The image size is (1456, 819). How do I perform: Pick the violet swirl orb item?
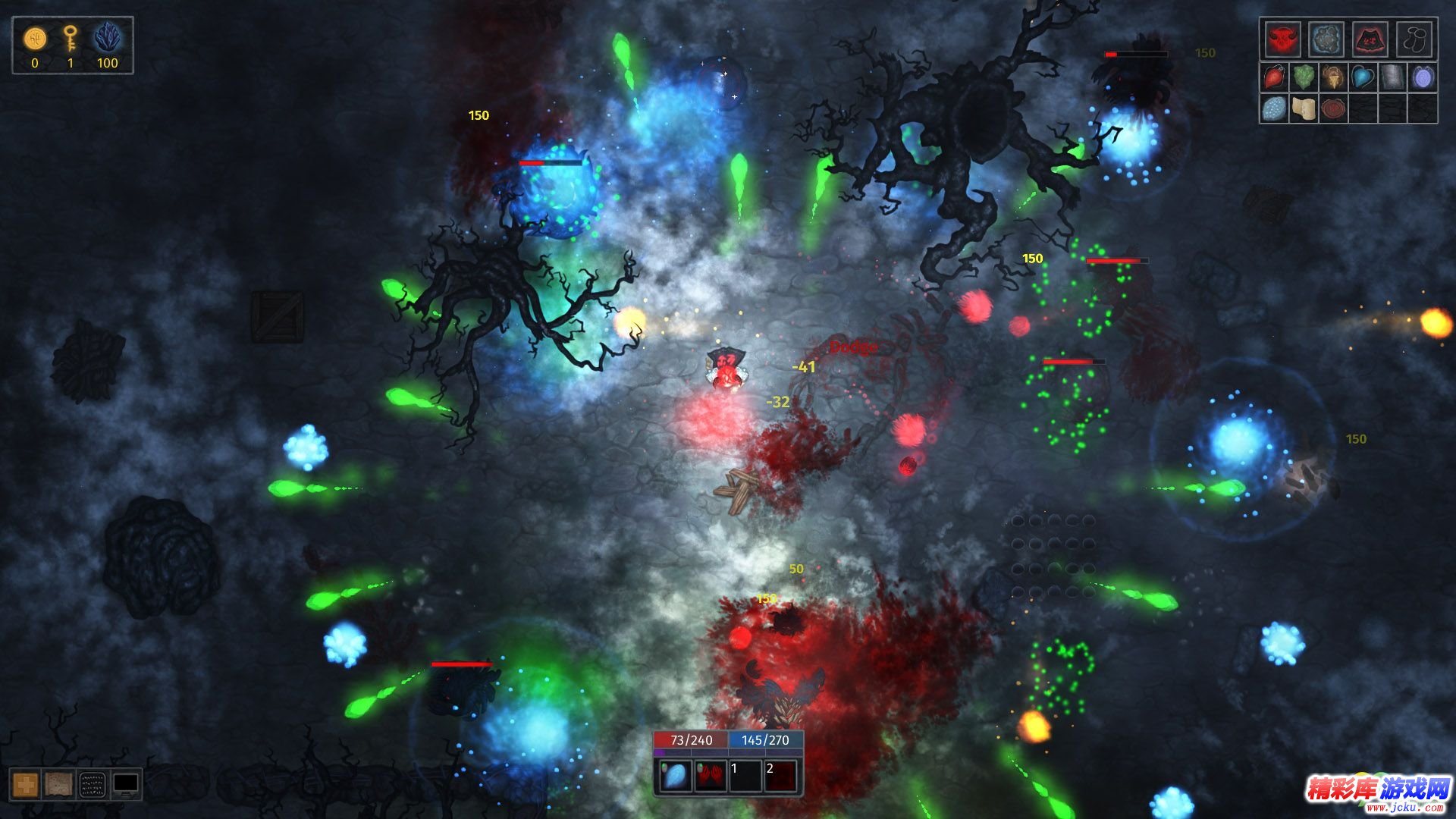tap(1422, 77)
